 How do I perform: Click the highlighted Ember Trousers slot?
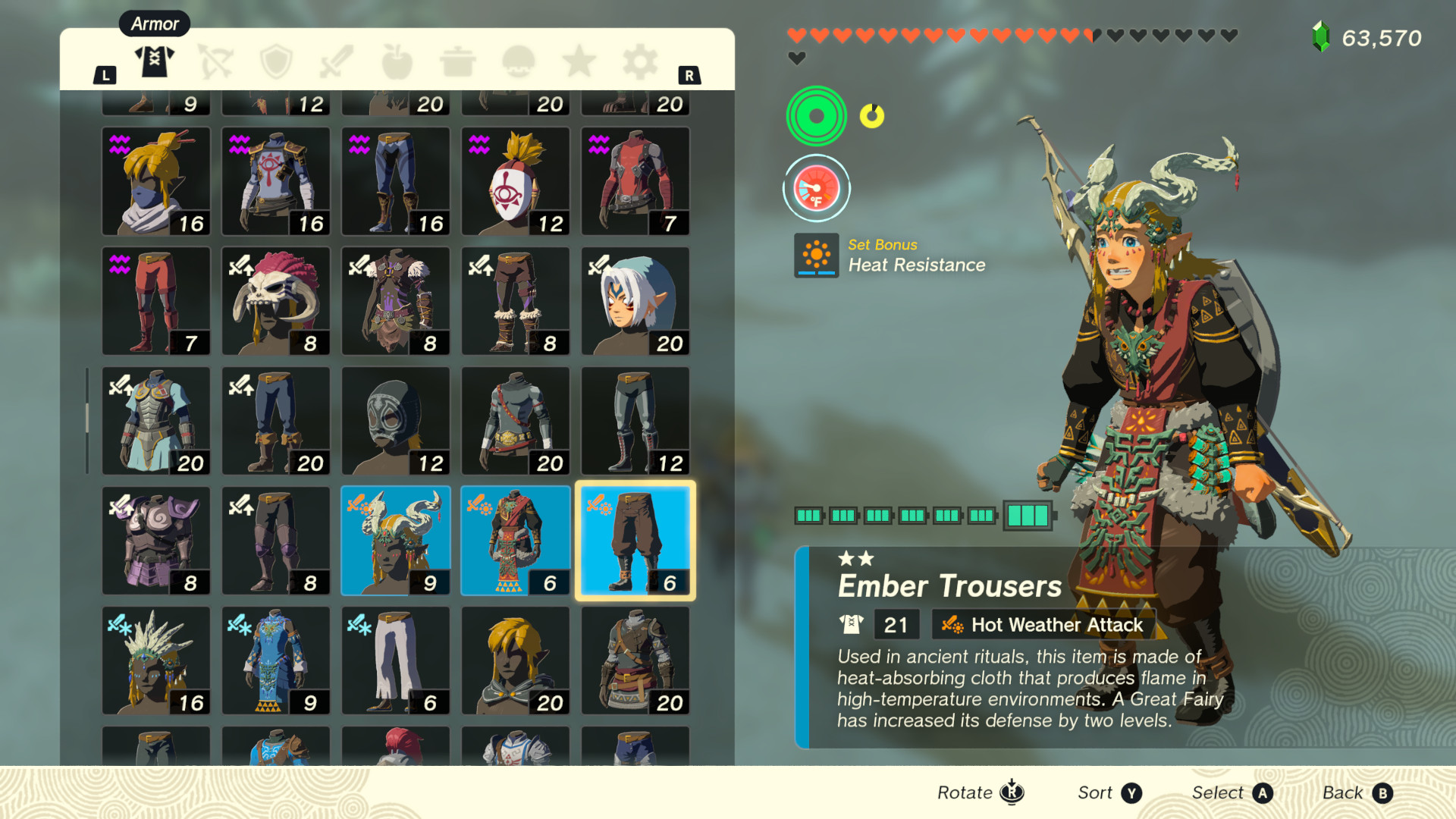coord(635,540)
